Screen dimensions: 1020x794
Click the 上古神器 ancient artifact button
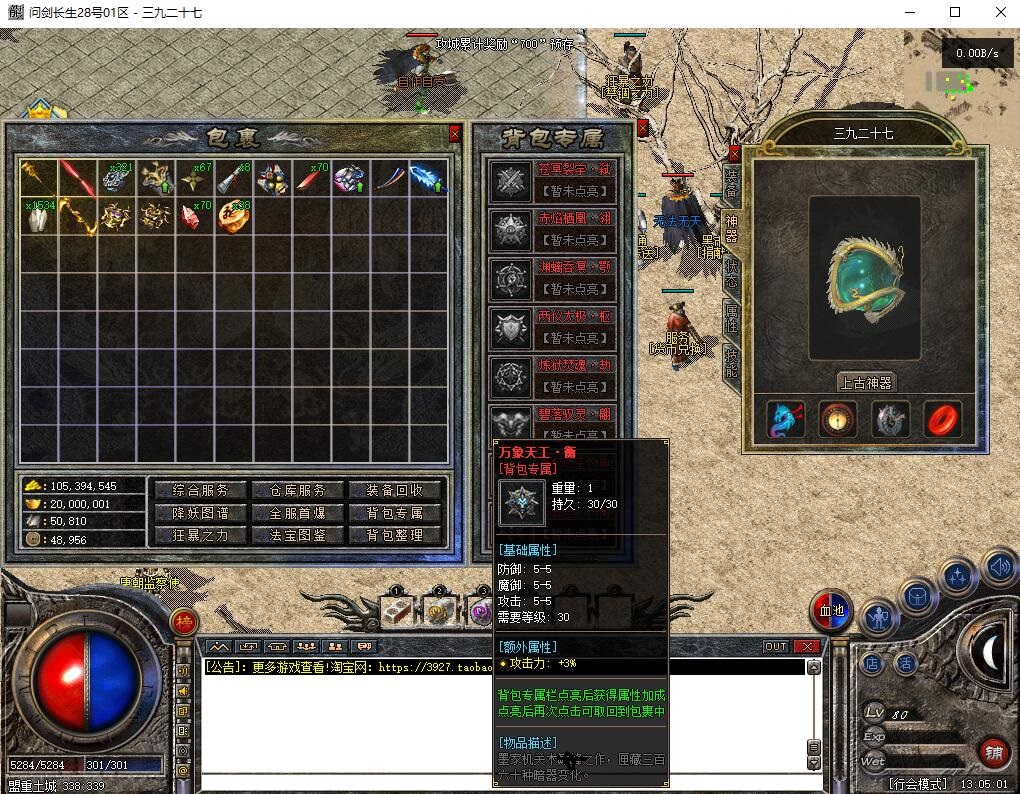(865, 382)
